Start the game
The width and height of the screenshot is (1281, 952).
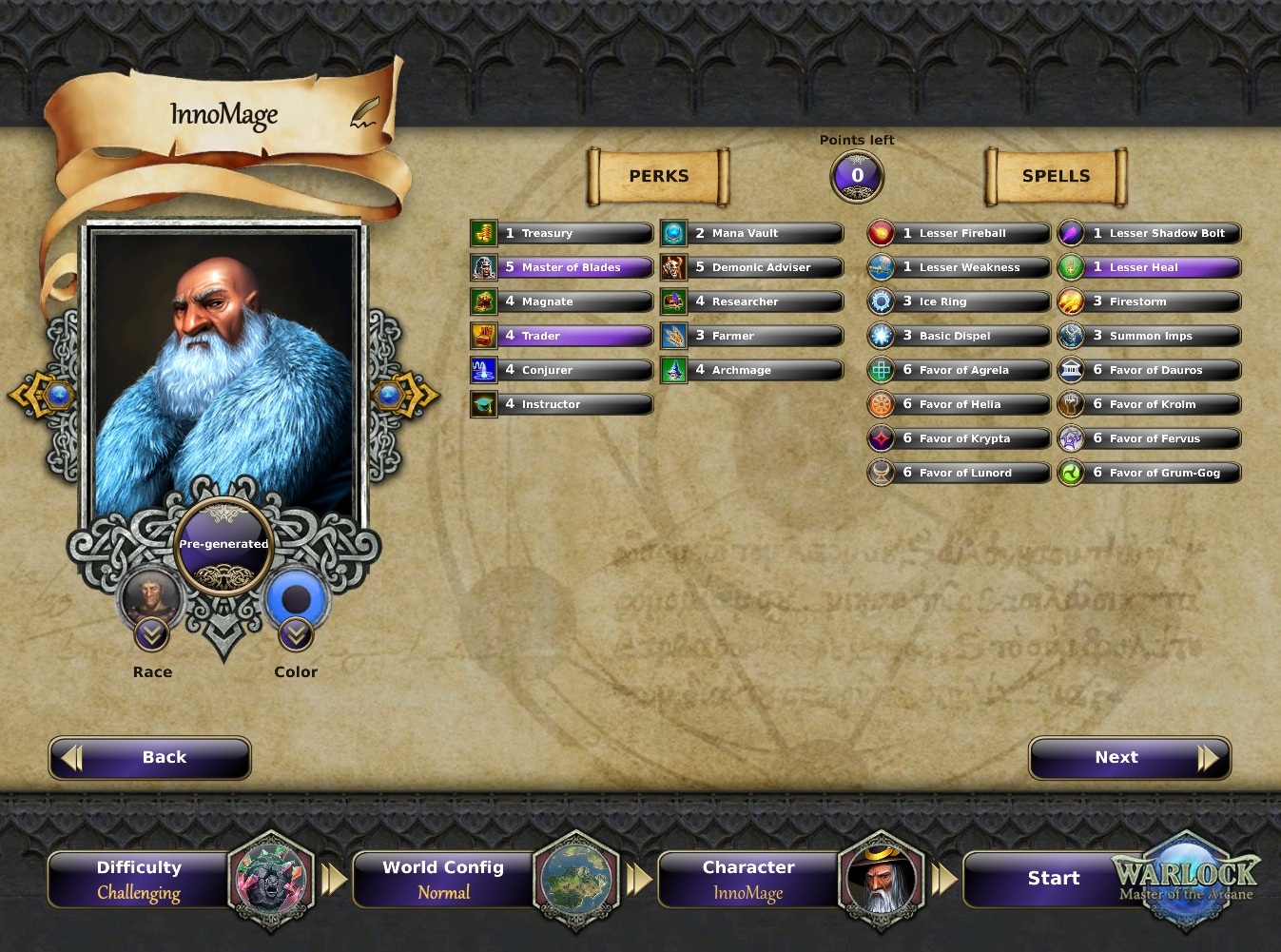click(x=1054, y=879)
